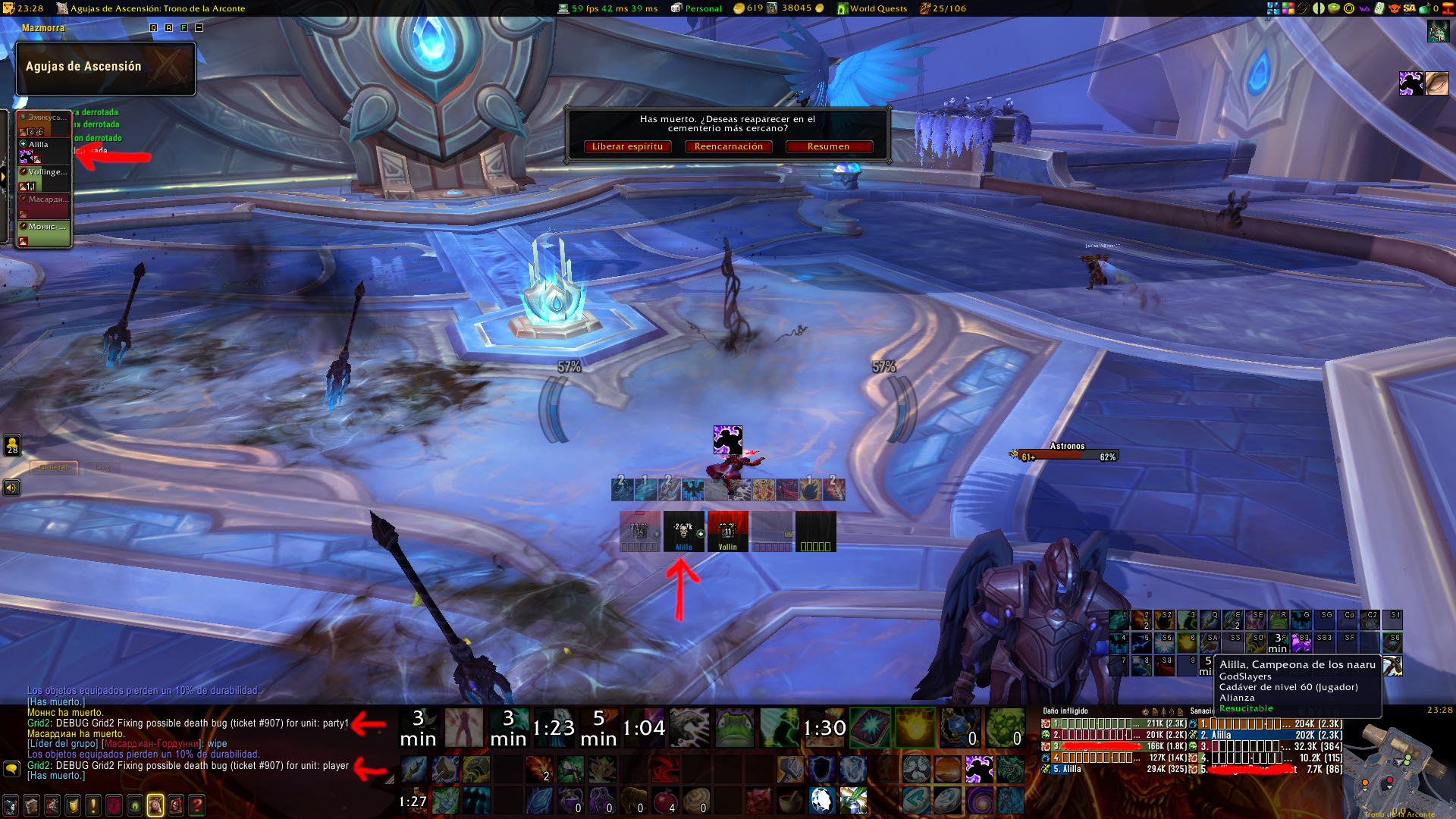Open the death 'Resumen' button
Viewport: 1456px width, 819px height.
(828, 146)
